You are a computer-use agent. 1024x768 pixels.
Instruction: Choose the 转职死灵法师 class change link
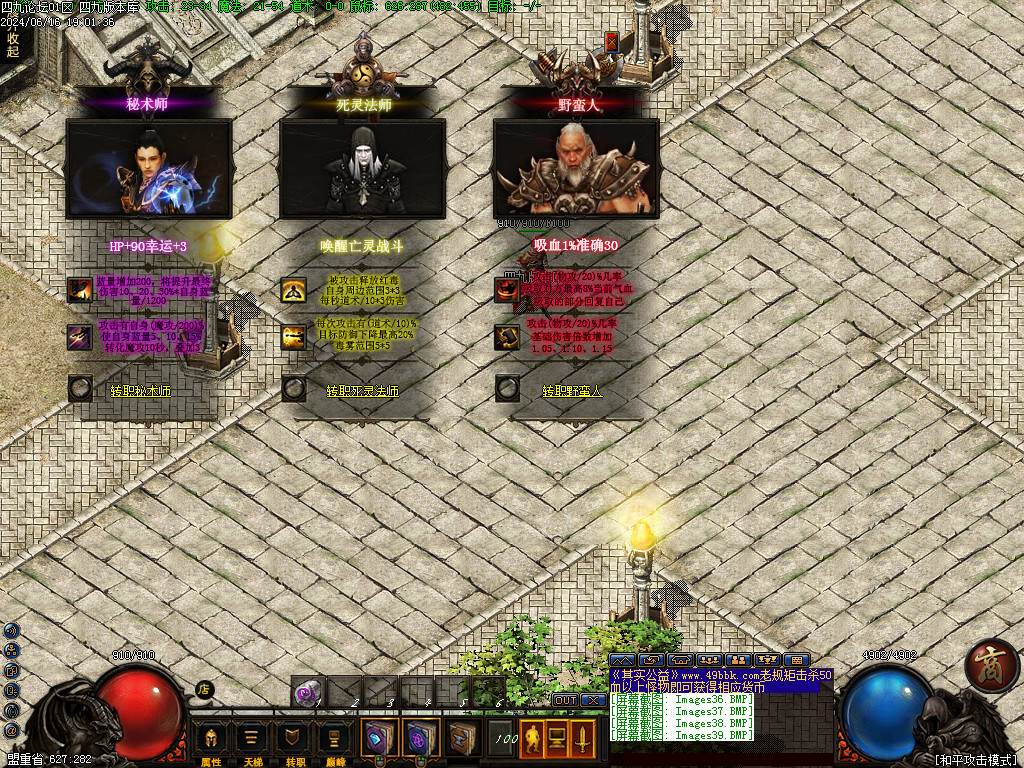362,391
